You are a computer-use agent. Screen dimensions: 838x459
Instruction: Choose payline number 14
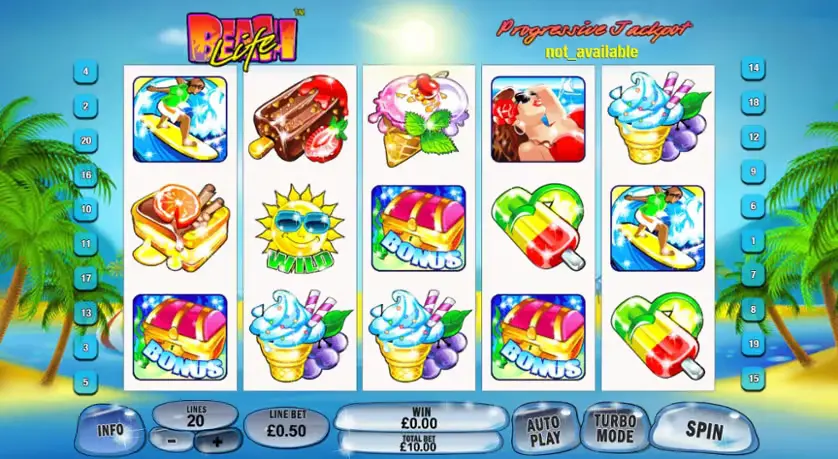pos(752,68)
